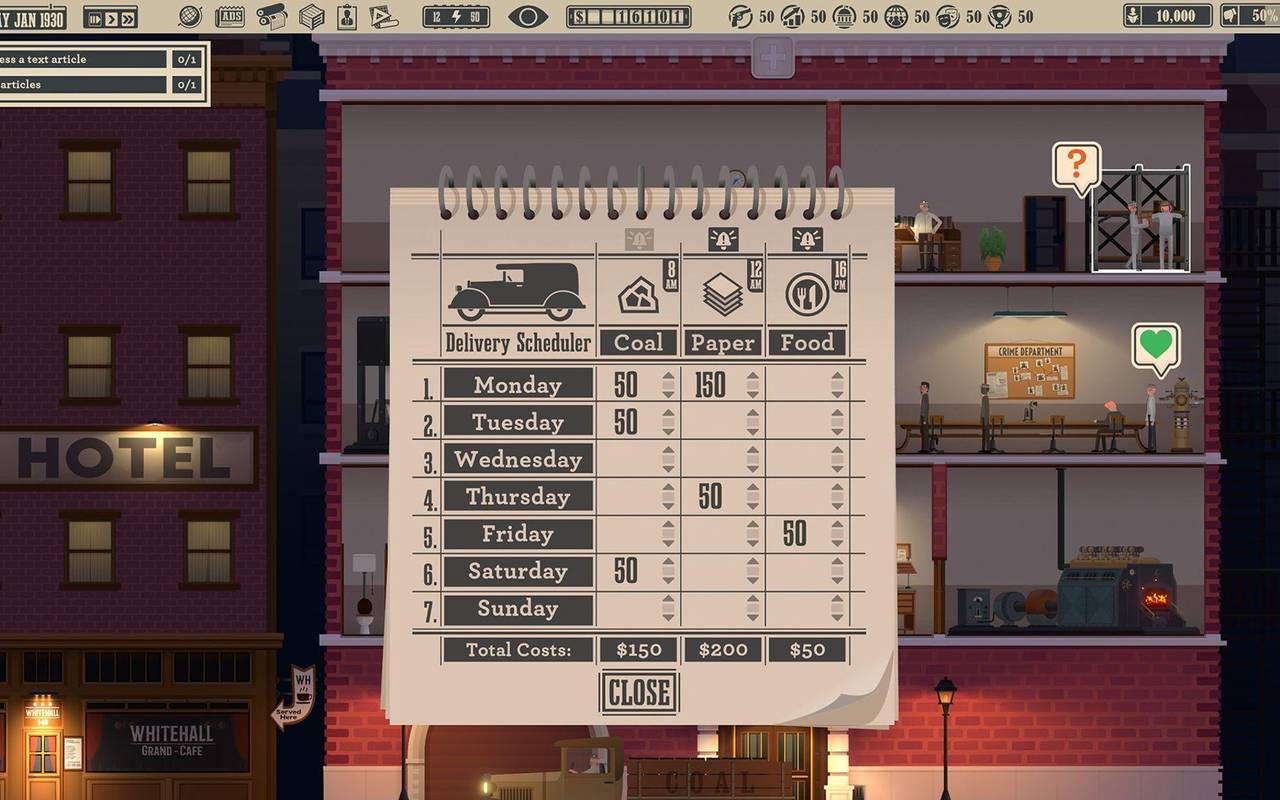The image size is (1280, 800).
Task: Click the eye overview icon
Action: tap(527, 17)
